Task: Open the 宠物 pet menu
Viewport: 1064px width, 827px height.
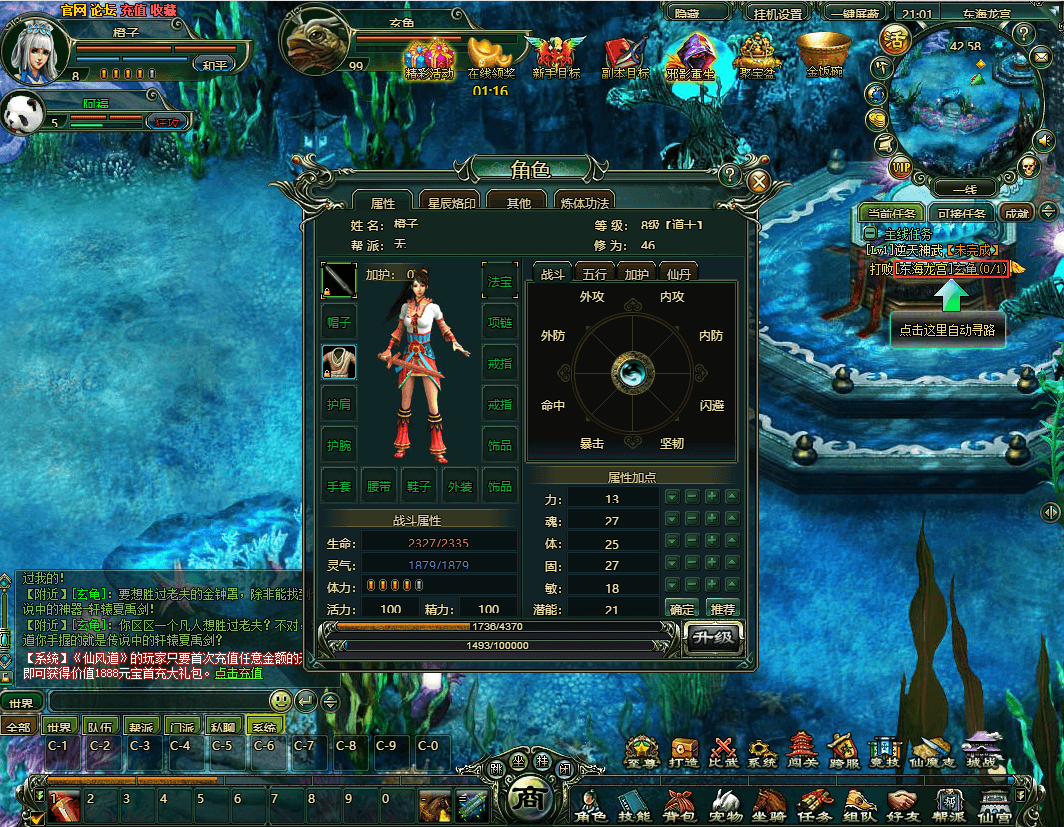Action: tap(725, 801)
